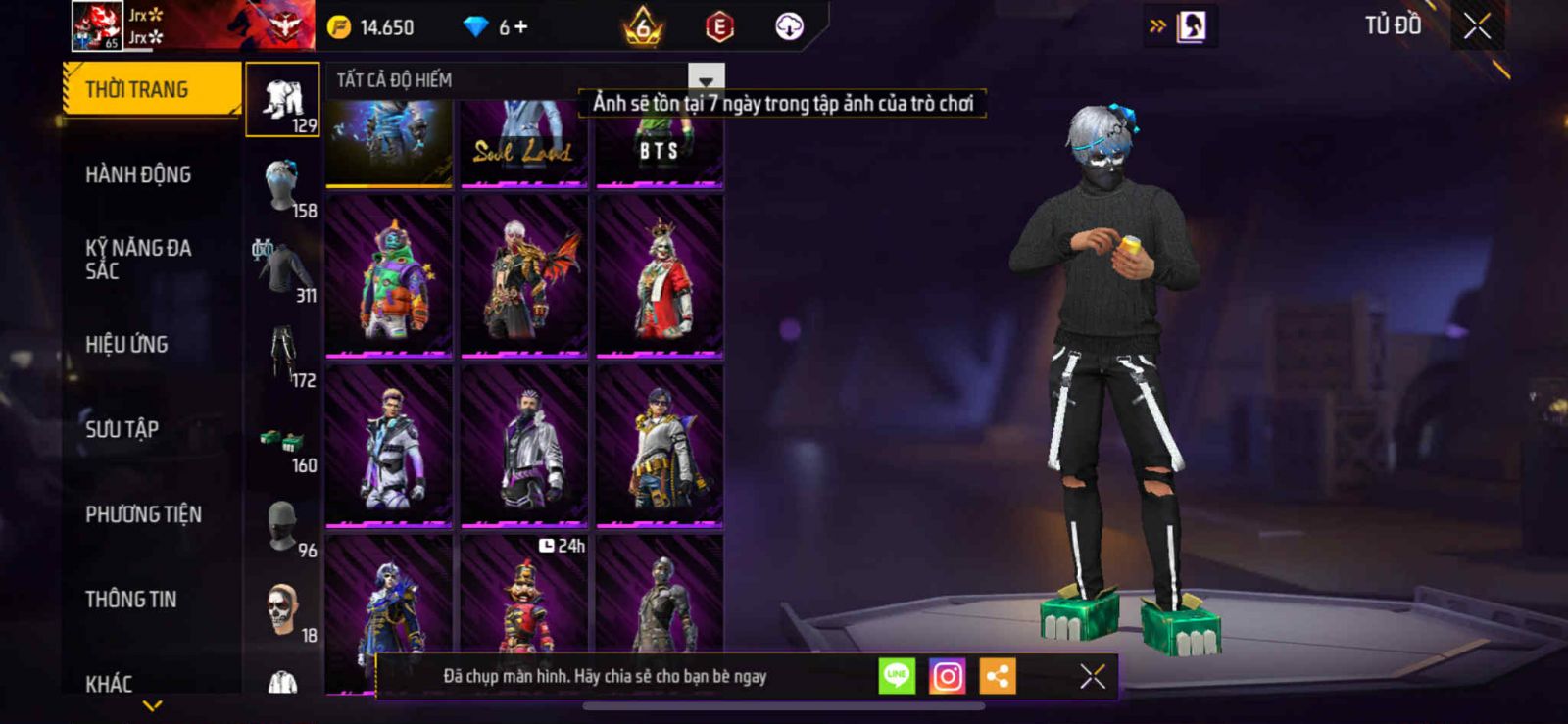Open the rarity filter dropdown
The width and height of the screenshot is (1568, 724).
click(x=706, y=79)
